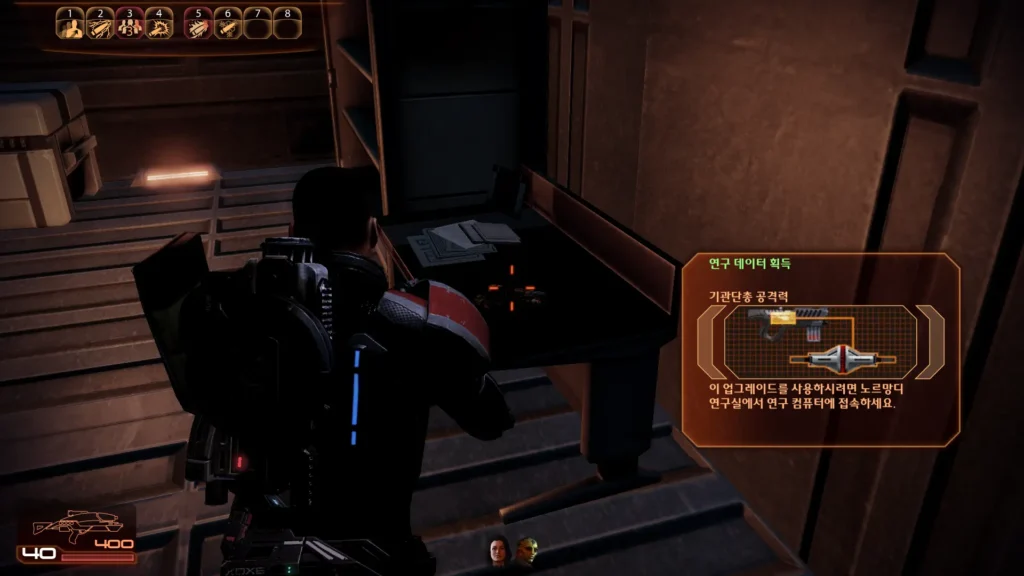Viewport: 1024px width, 576px height.
Task: Select the single soldier power in slot 1
Action: 70,27
